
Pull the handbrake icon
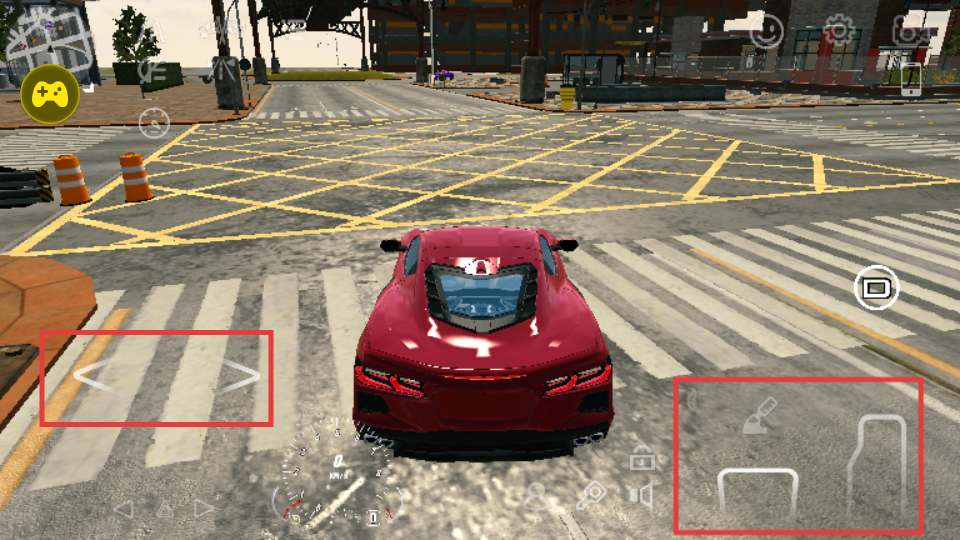pyautogui.click(x=760, y=416)
